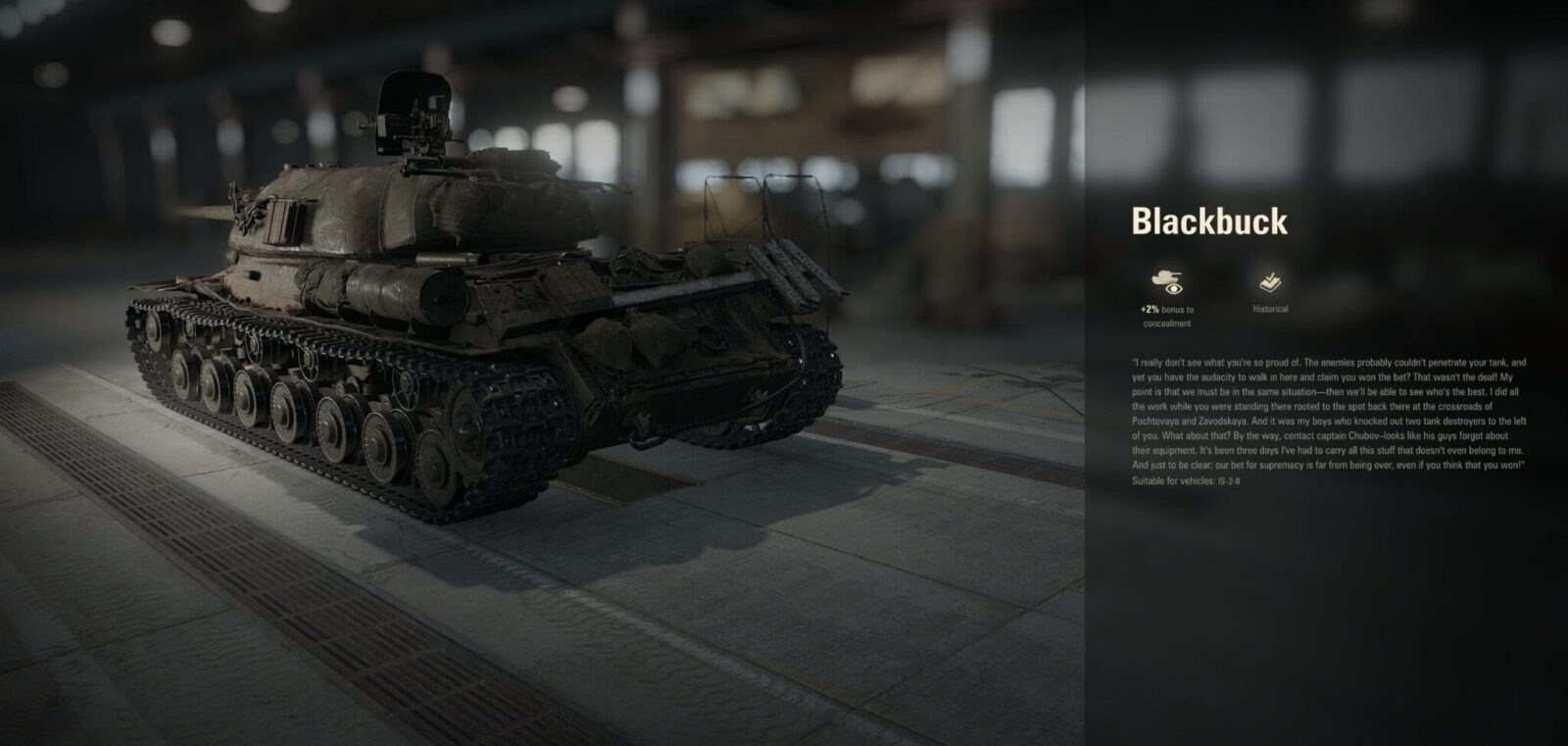1568x746 pixels.
Task: Click the concealment bonus tank icon
Action: pos(1166,281)
